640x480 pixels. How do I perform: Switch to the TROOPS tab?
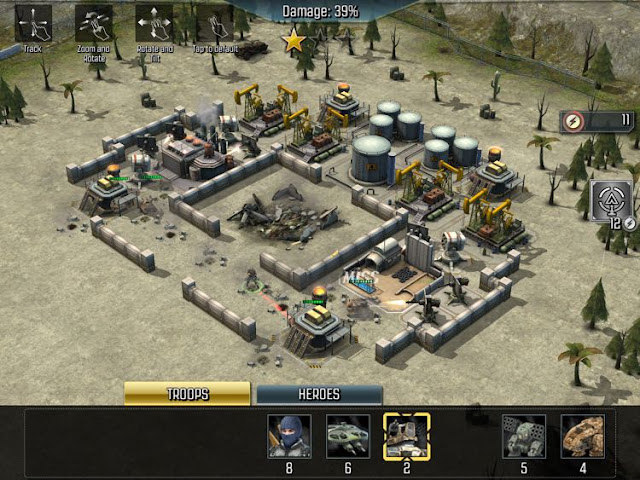click(x=187, y=394)
